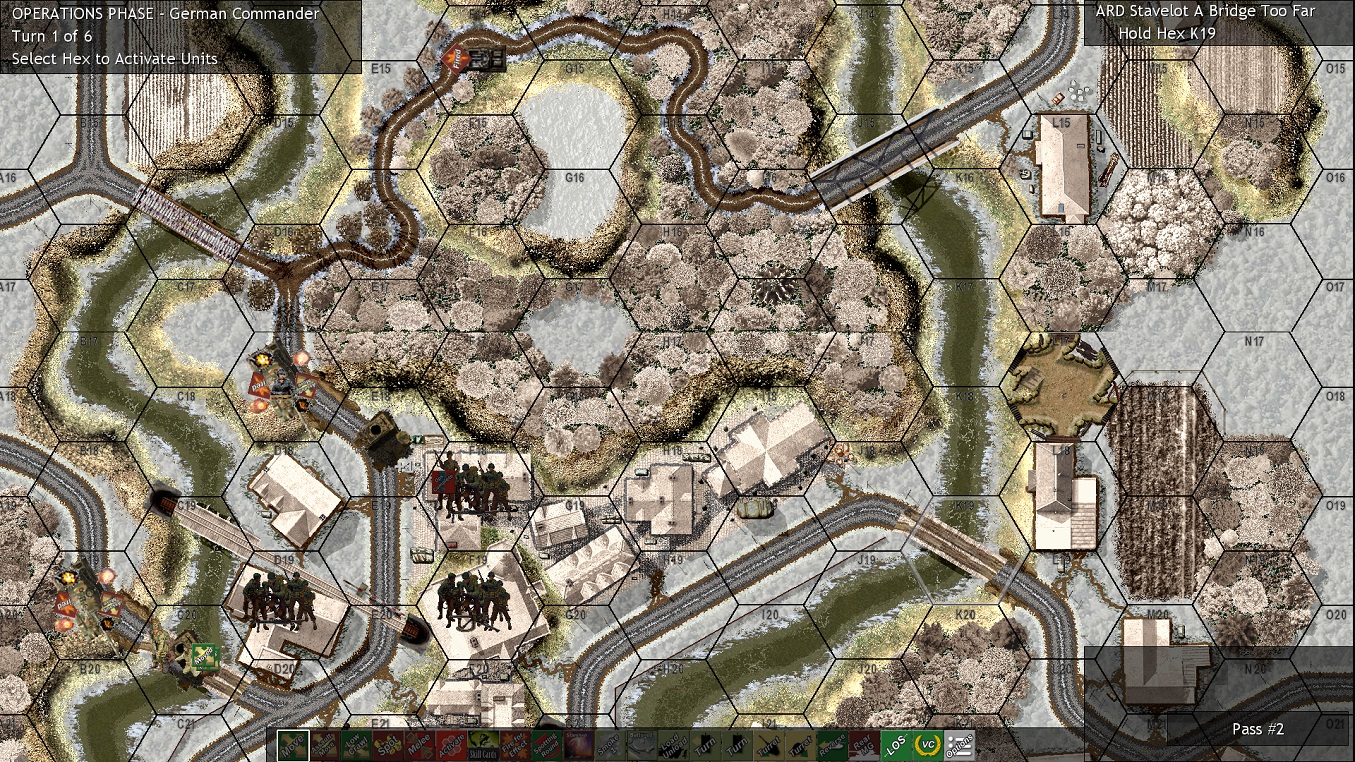Click the Pass #2 button
This screenshot has width=1355, height=762.
click(x=1257, y=730)
